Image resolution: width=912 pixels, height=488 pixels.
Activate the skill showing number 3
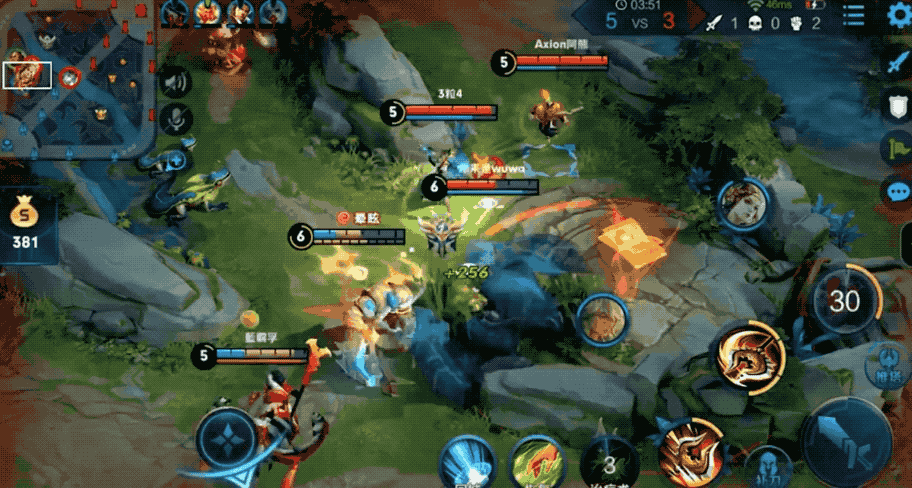click(609, 464)
